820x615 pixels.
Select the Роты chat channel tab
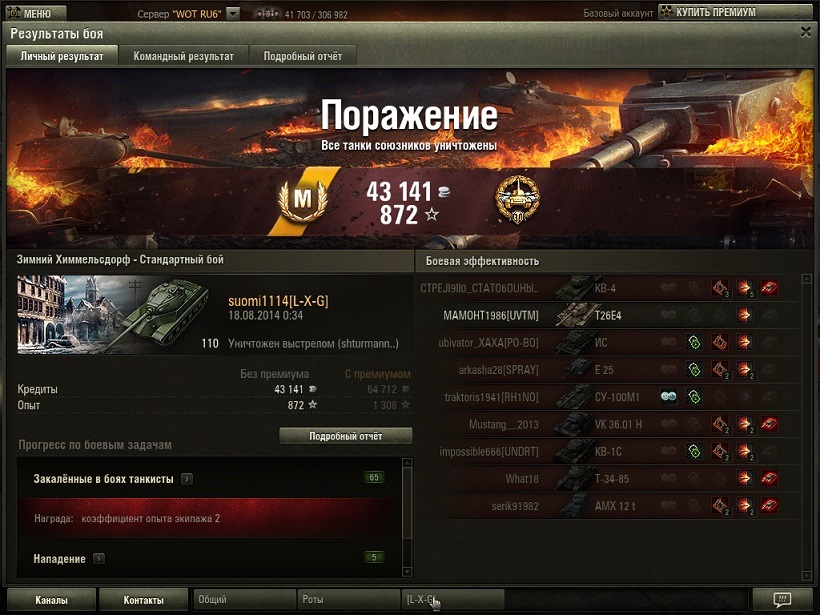(349, 600)
